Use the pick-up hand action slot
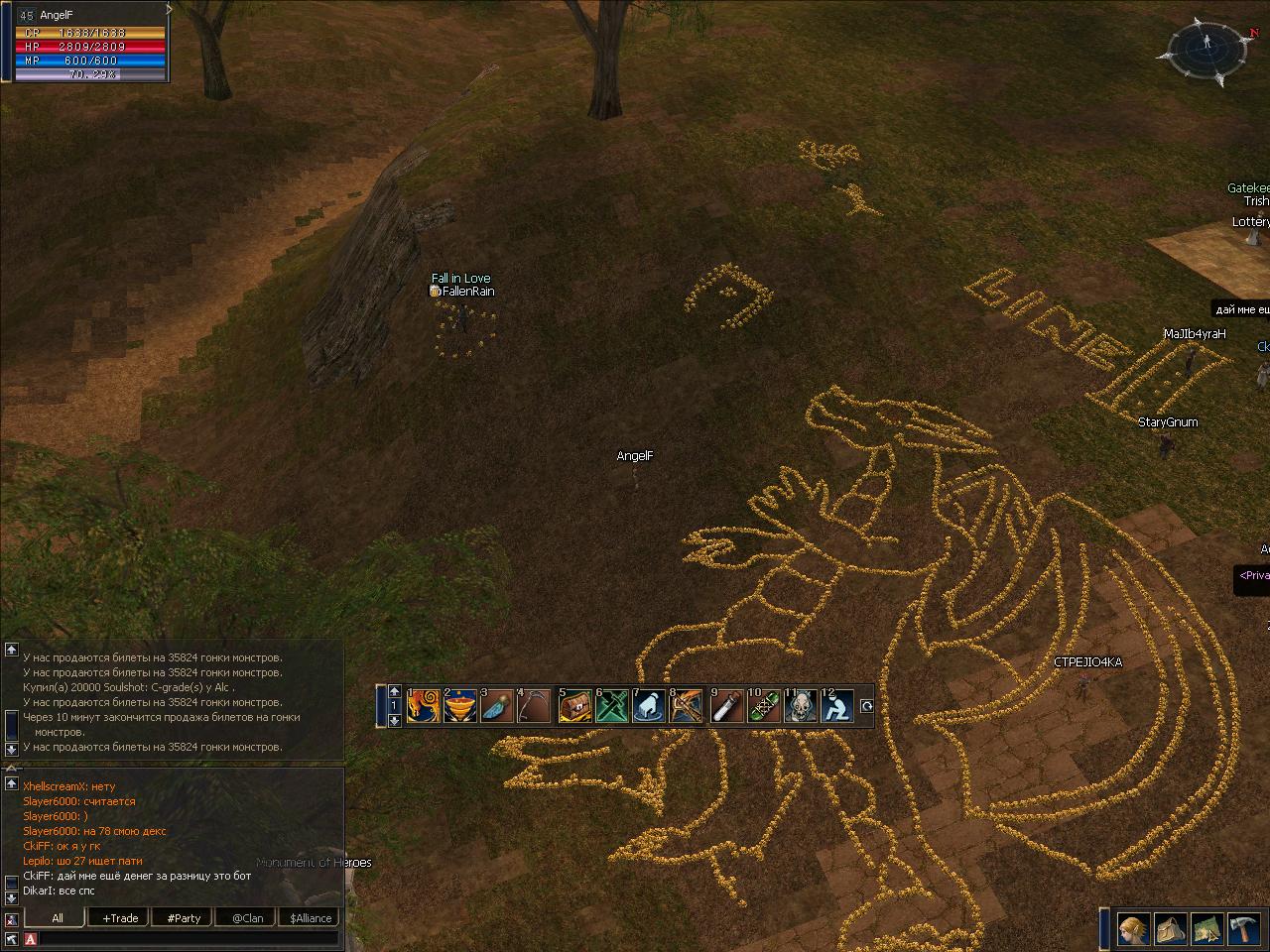This screenshot has height=952, width=1270. pos(649,706)
